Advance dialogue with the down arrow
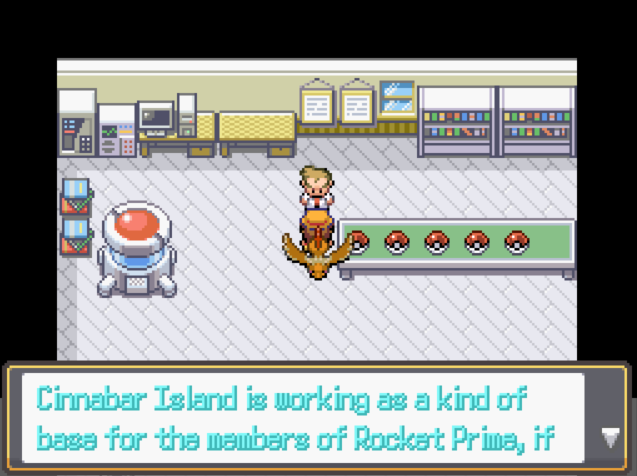 [x=609, y=436]
